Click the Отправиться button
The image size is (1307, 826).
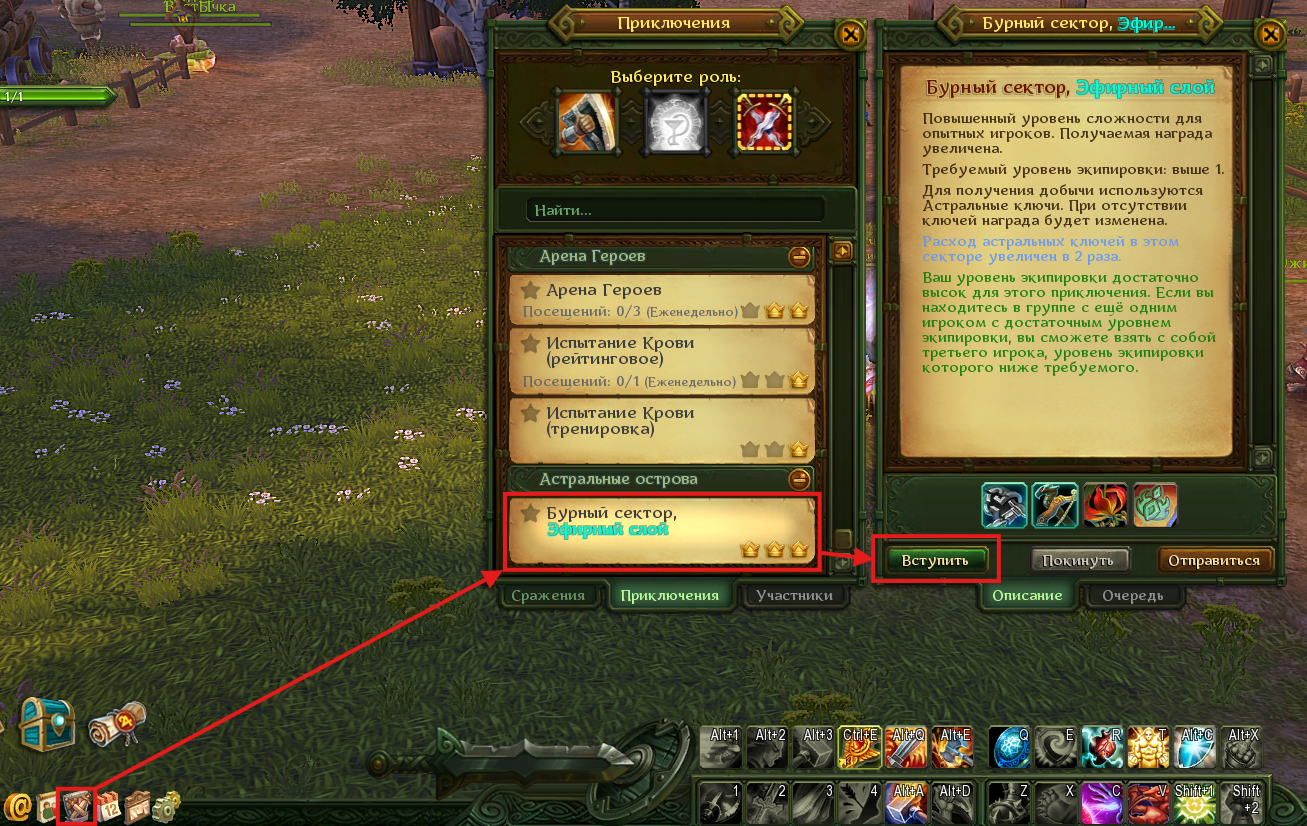pyautogui.click(x=1216, y=560)
